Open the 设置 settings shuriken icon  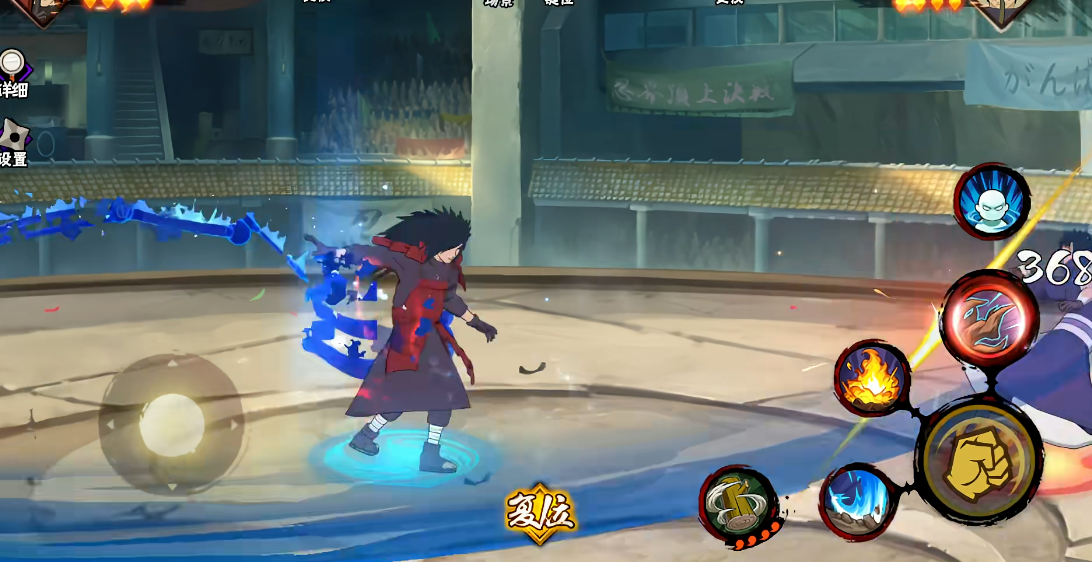coord(14,139)
